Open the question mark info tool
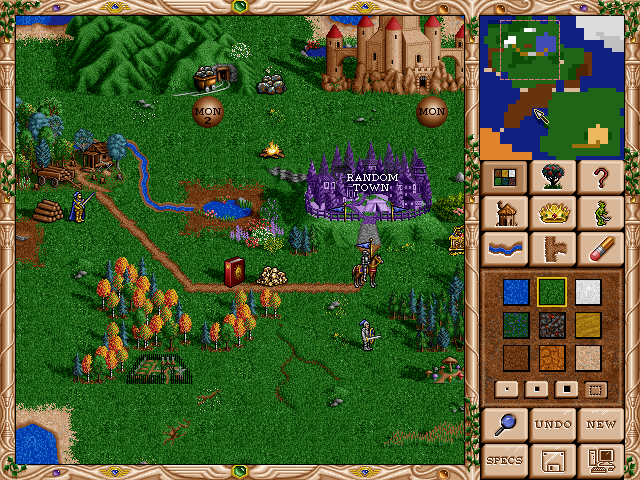Viewport: 640px width, 480px height. tap(600, 178)
